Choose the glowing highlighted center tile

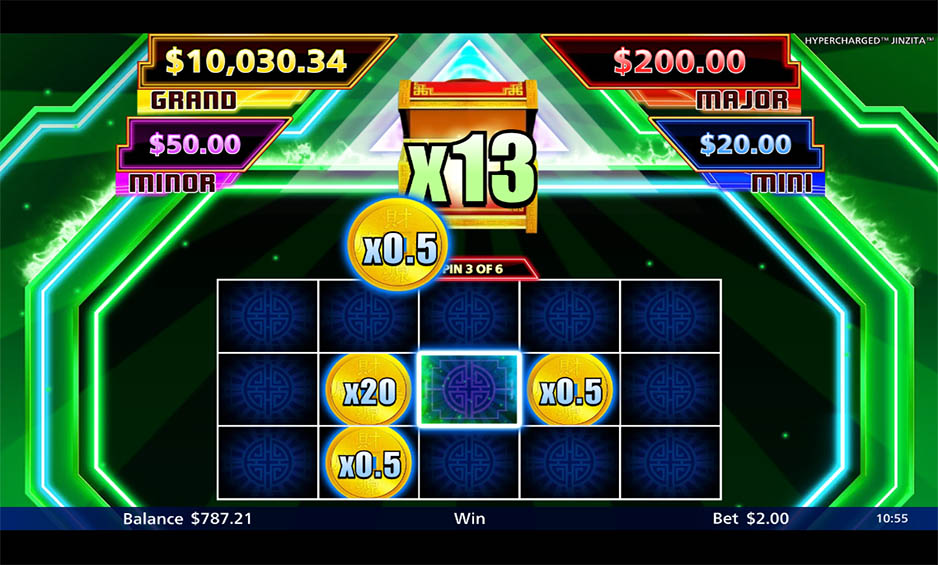[x=469, y=390]
